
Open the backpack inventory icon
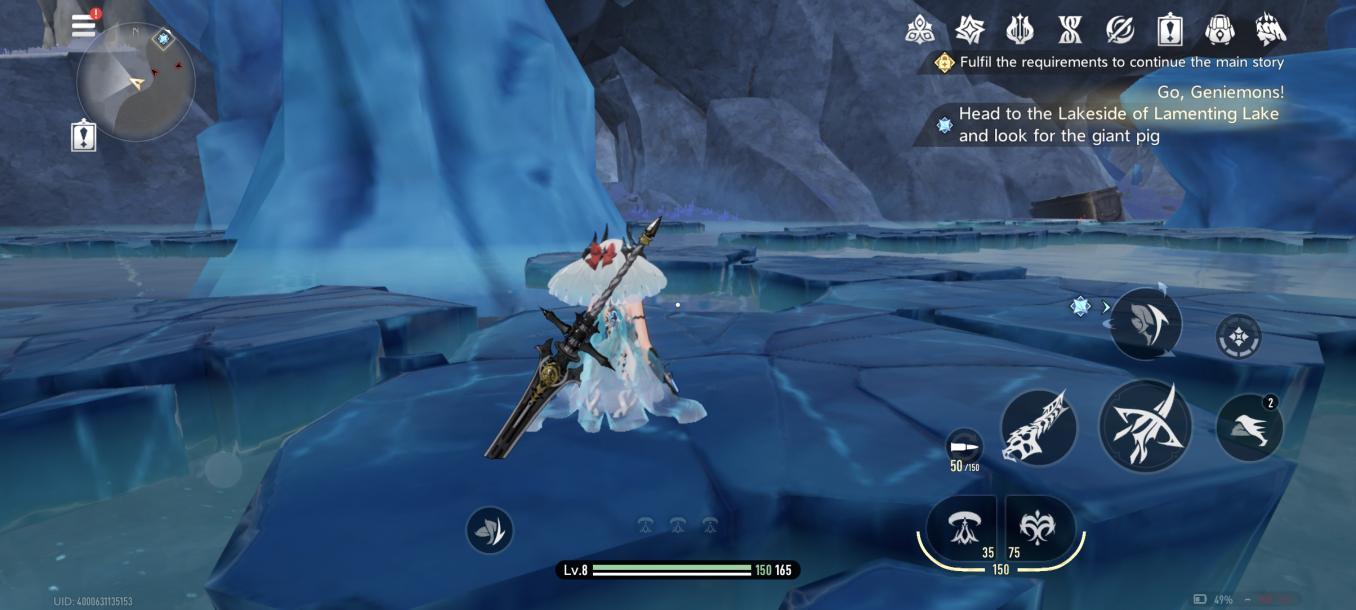[1219, 30]
